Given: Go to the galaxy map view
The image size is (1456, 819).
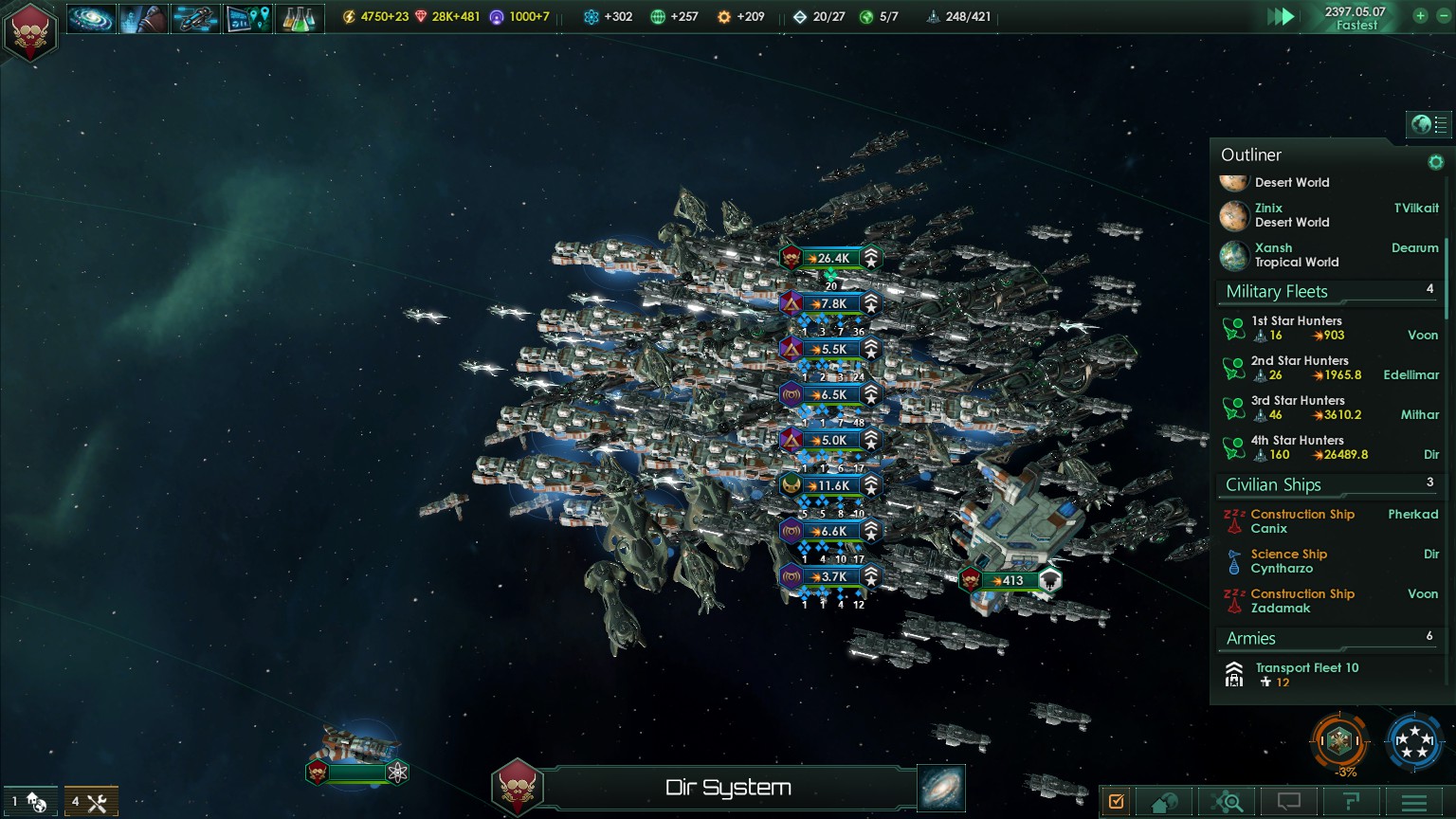Looking at the screenshot, I should 941,788.
